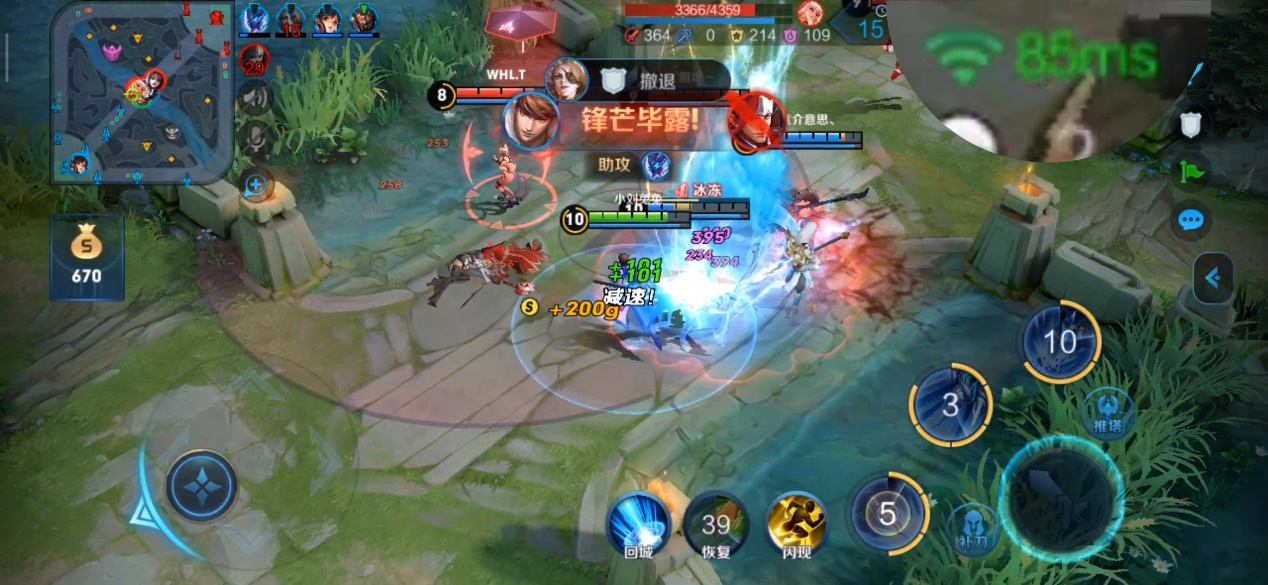Send the green flag signal
This screenshot has width=1268, height=585.
click(x=1190, y=171)
